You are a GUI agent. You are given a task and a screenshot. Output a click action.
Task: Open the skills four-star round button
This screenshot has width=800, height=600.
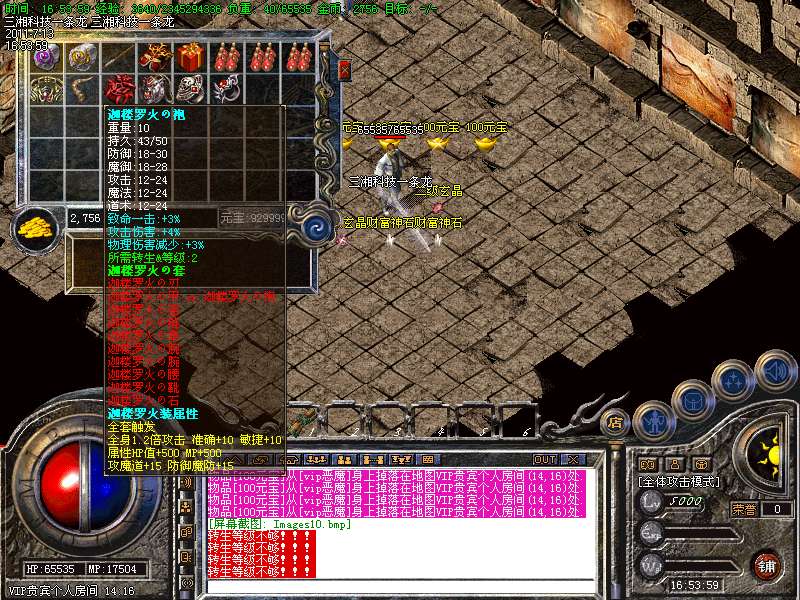[735, 380]
